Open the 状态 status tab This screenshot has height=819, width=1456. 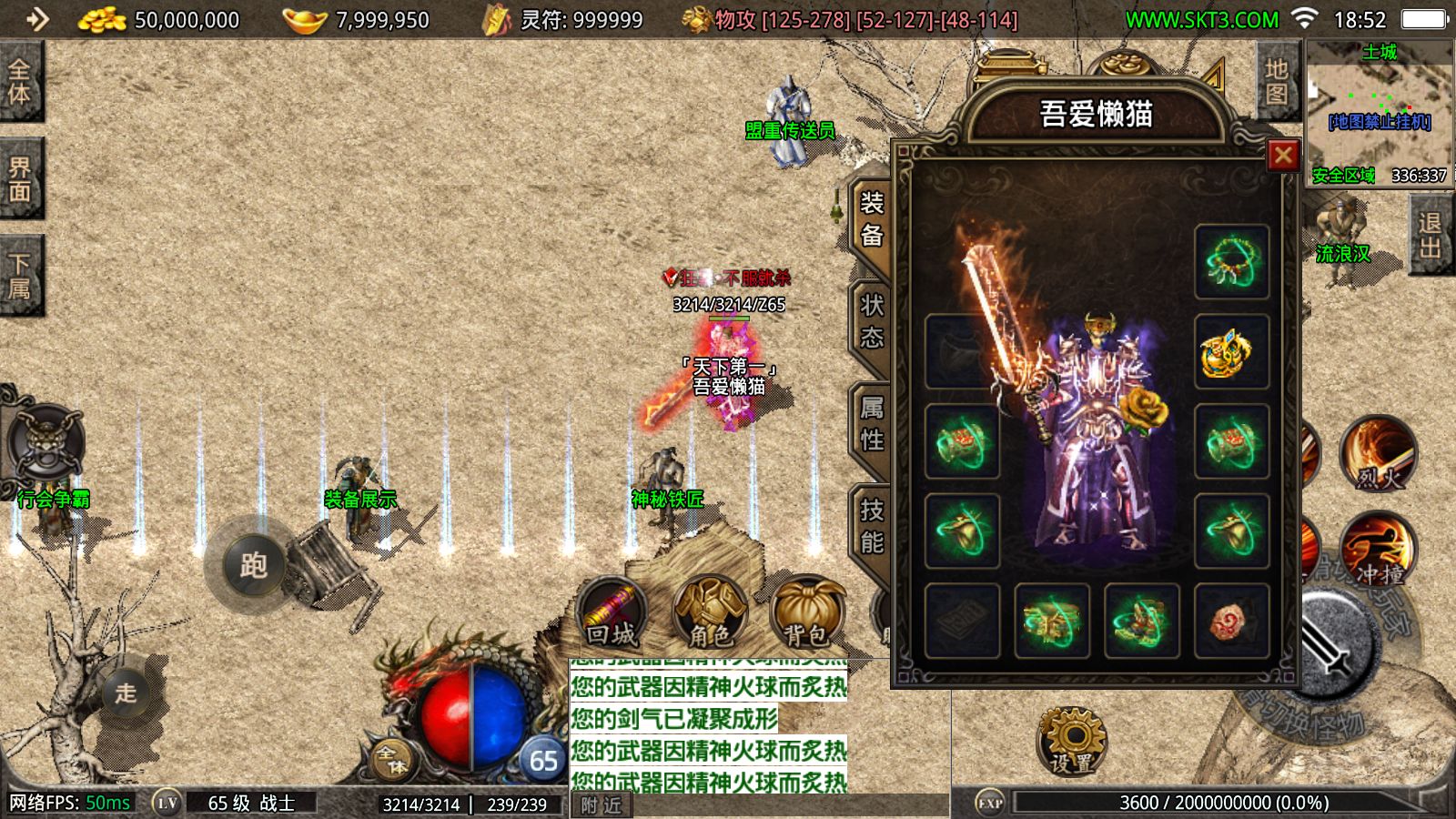pyautogui.click(x=871, y=322)
